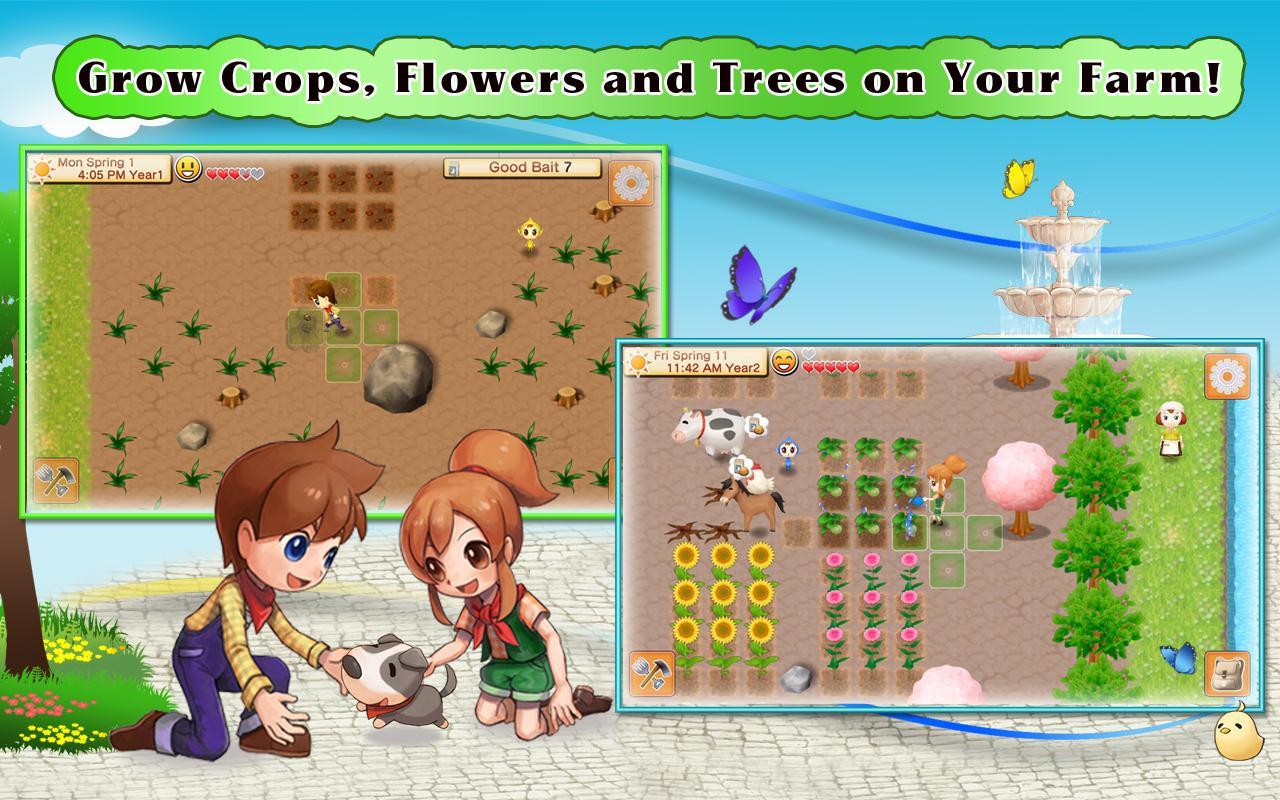Viewport: 1280px width, 800px height.
Task: Click the smiley mood icon next to the hearts
Action: pos(188,171)
